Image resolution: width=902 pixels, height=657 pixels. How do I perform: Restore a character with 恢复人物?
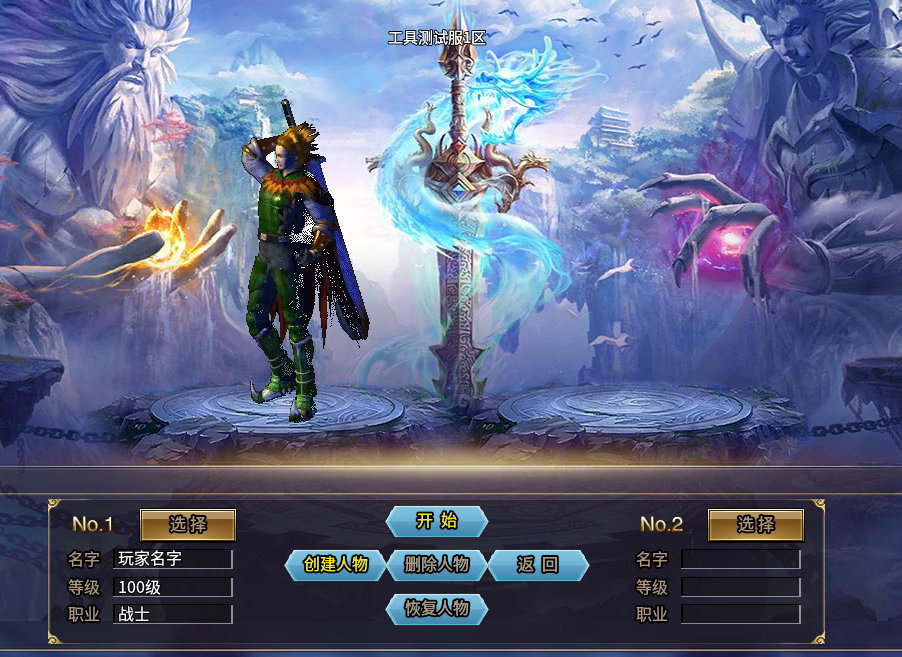point(437,608)
